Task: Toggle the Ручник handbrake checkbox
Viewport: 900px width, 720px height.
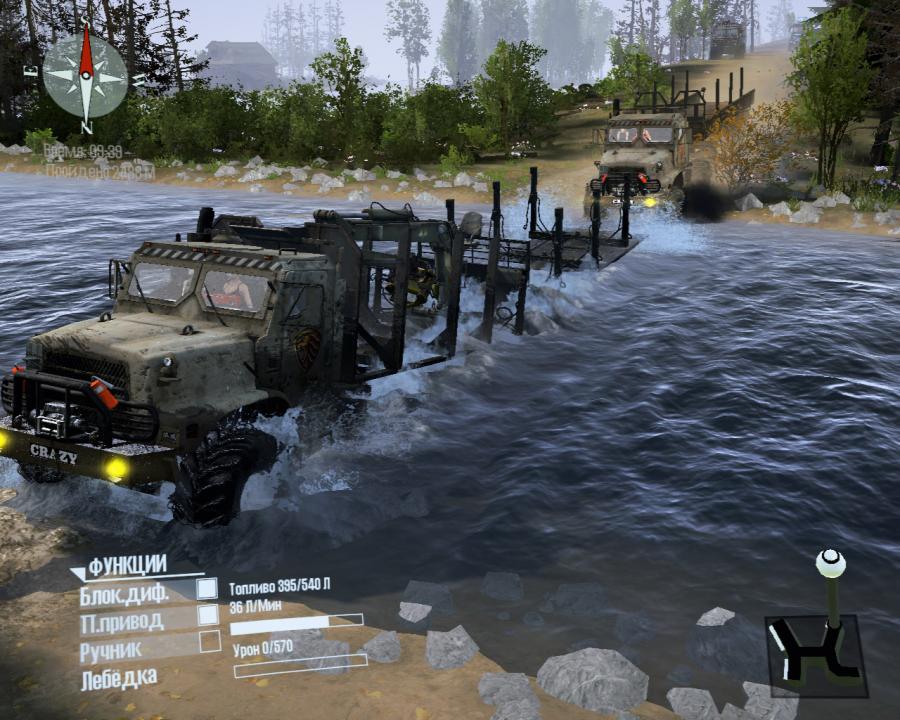Action: [210, 641]
